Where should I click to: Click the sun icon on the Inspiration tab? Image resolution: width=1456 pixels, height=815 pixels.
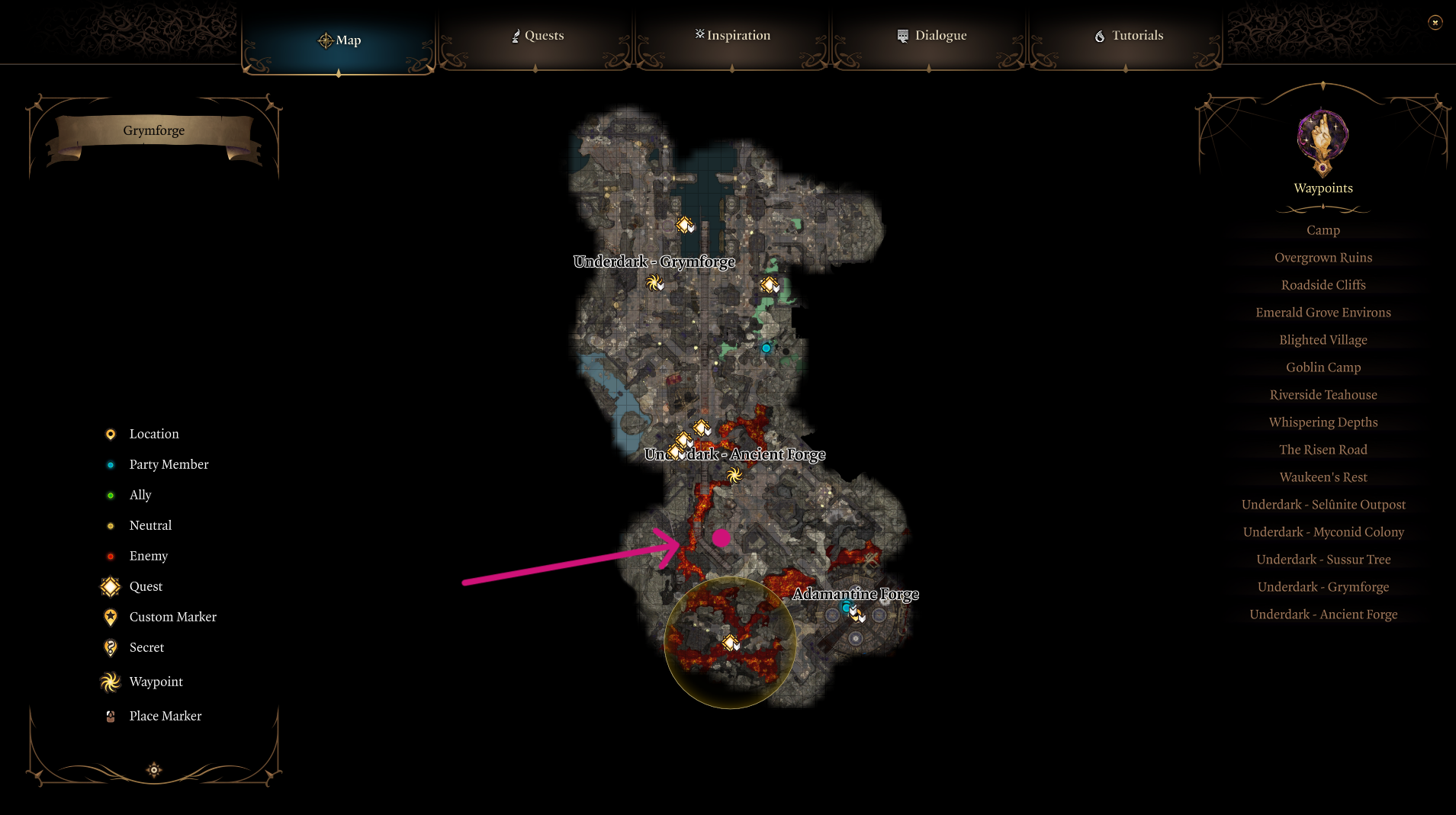click(x=699, y=34)
